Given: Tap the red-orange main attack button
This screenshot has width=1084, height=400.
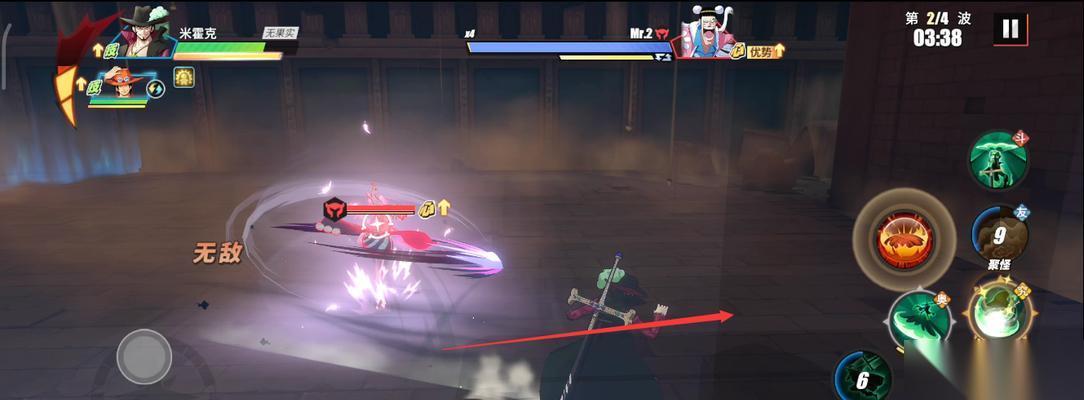Looking at the screenshot, I should click(x=904, y=240).
